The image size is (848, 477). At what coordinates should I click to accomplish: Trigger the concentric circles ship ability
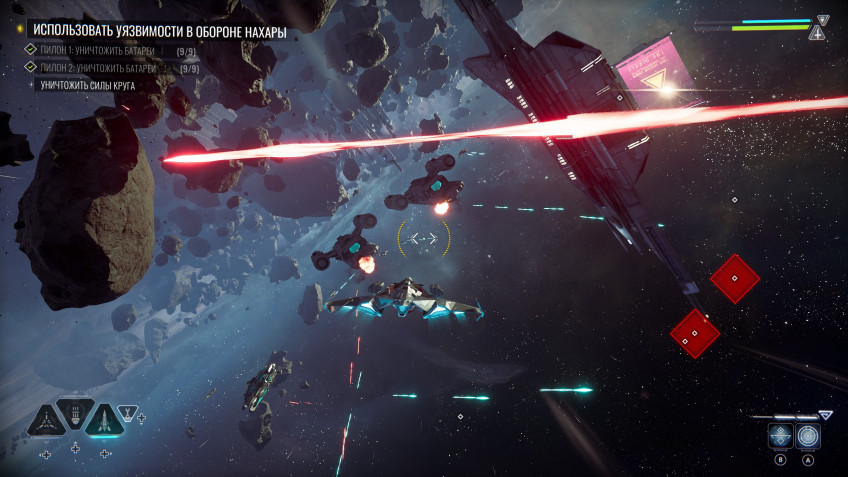point(808,436)
